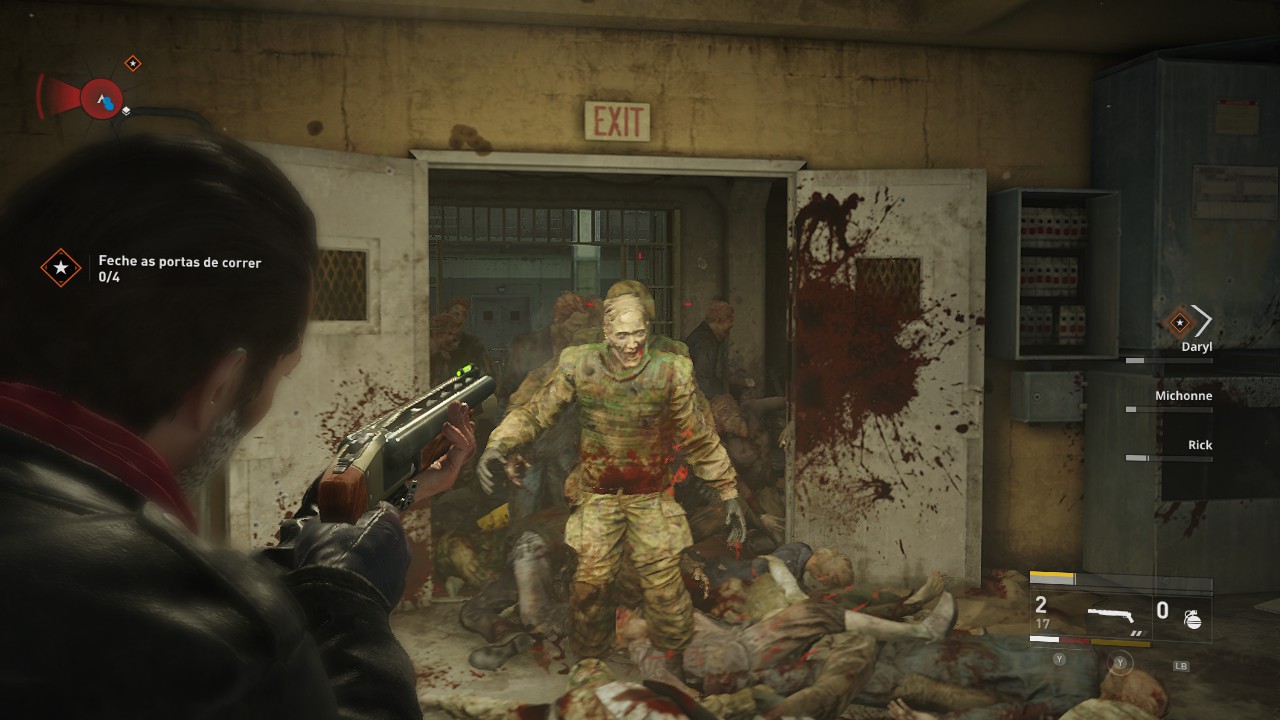This screenshot has height=720, width=1280.
Task: Select teammate Rick in the squad list
Action: [1199, 445]
